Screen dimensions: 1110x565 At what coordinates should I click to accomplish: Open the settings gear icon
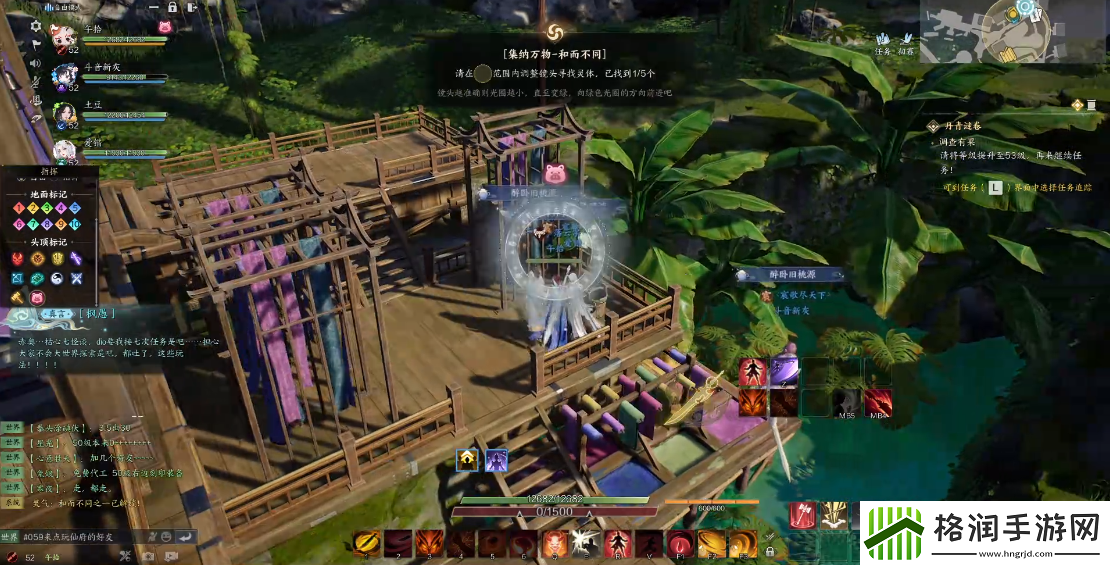36,26
